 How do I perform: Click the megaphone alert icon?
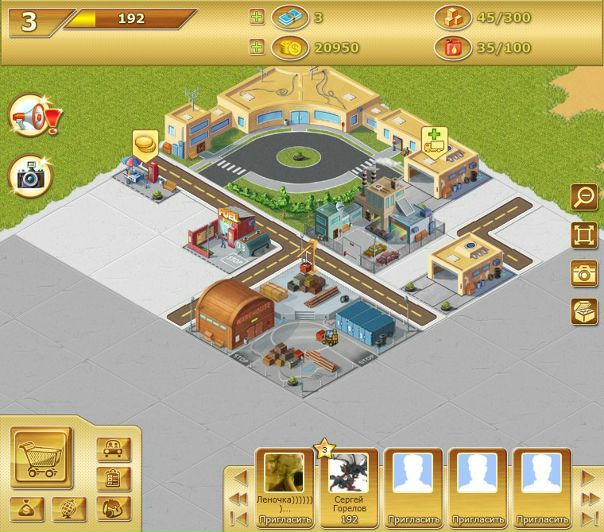[32, 119]
